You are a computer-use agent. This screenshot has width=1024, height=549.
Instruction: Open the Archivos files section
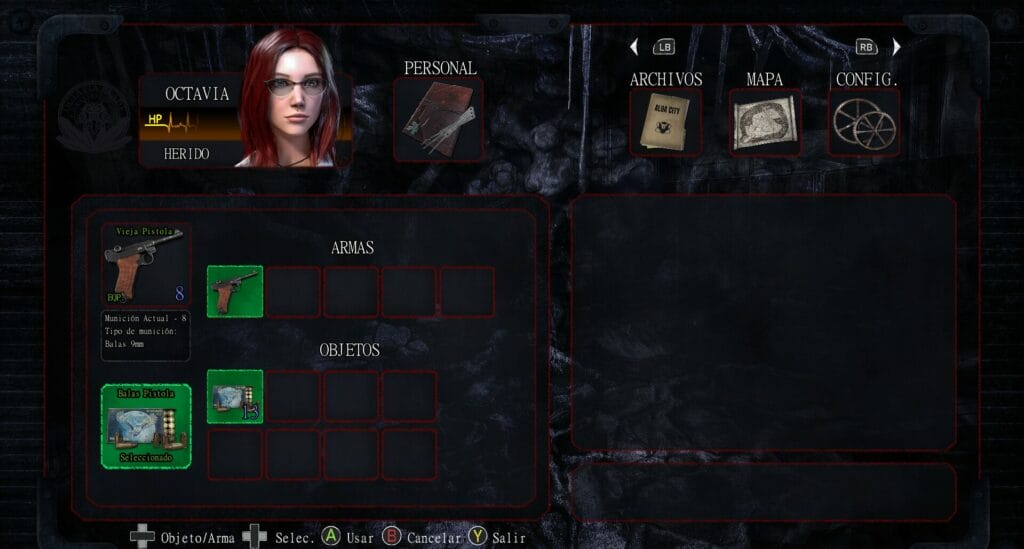[665, 122]
